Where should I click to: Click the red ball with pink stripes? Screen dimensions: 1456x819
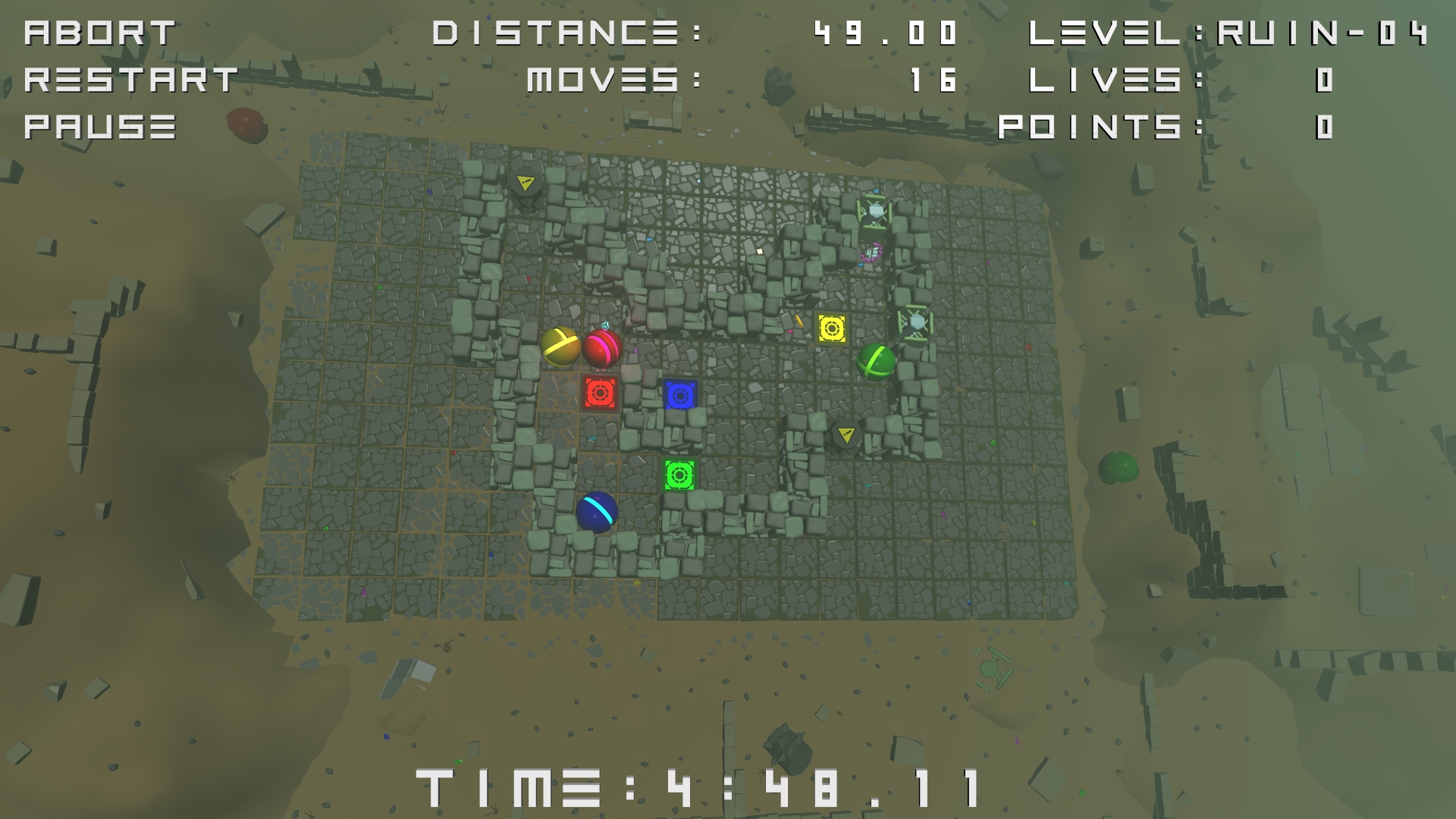603,350
